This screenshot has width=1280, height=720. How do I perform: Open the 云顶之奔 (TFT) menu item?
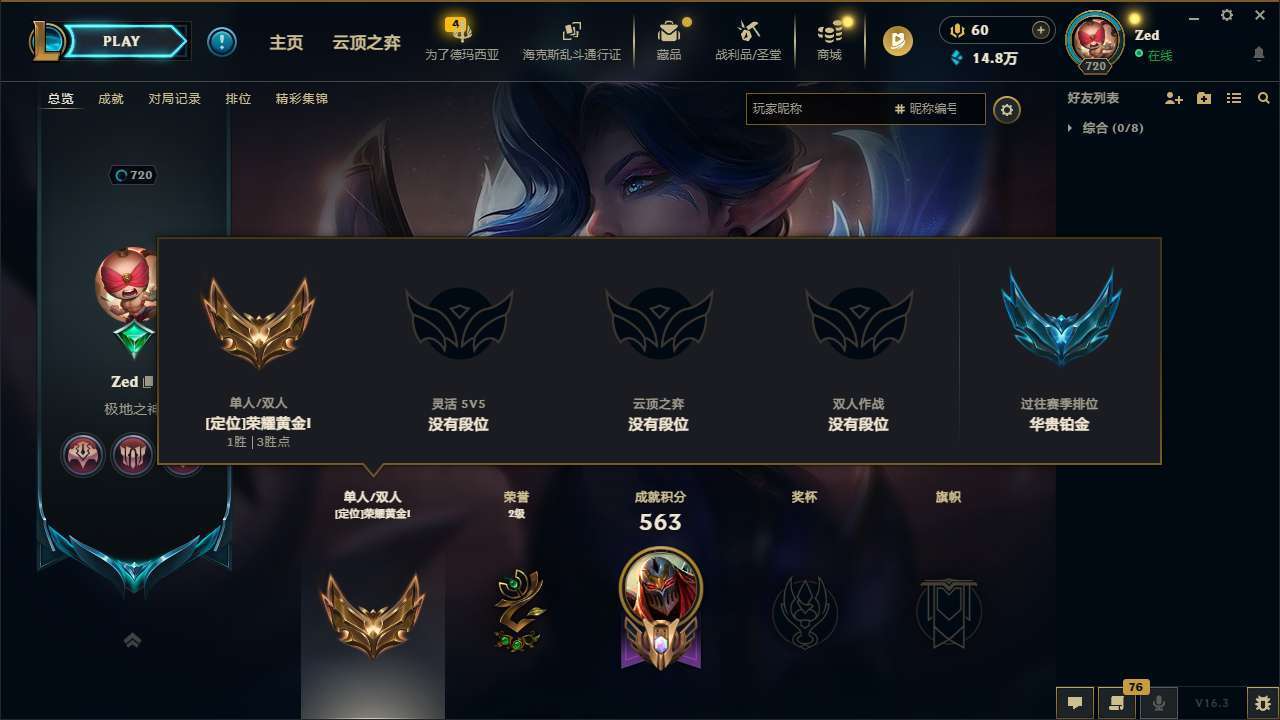tap(367, 41)
